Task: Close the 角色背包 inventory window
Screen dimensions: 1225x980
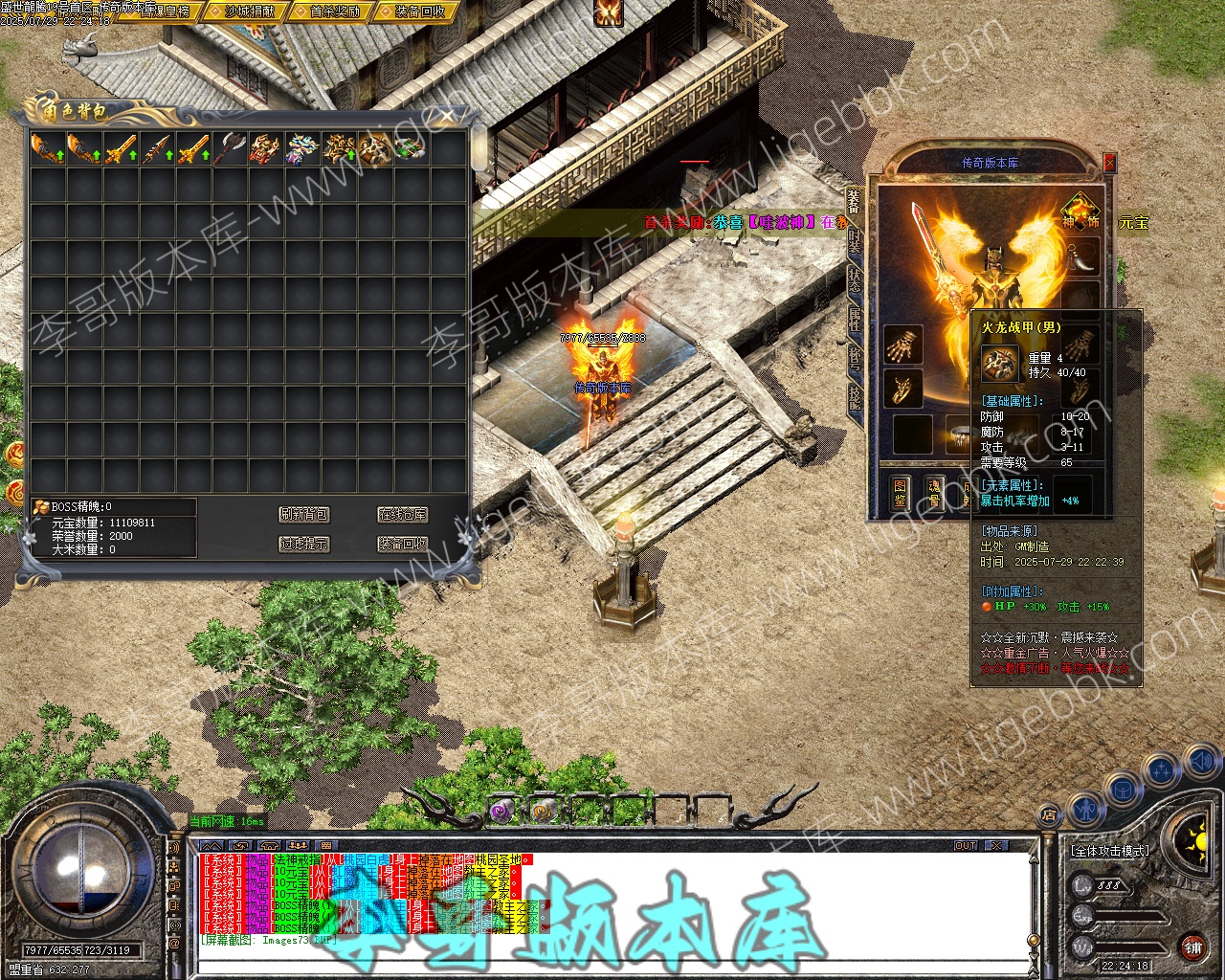Action: point(447,117)
